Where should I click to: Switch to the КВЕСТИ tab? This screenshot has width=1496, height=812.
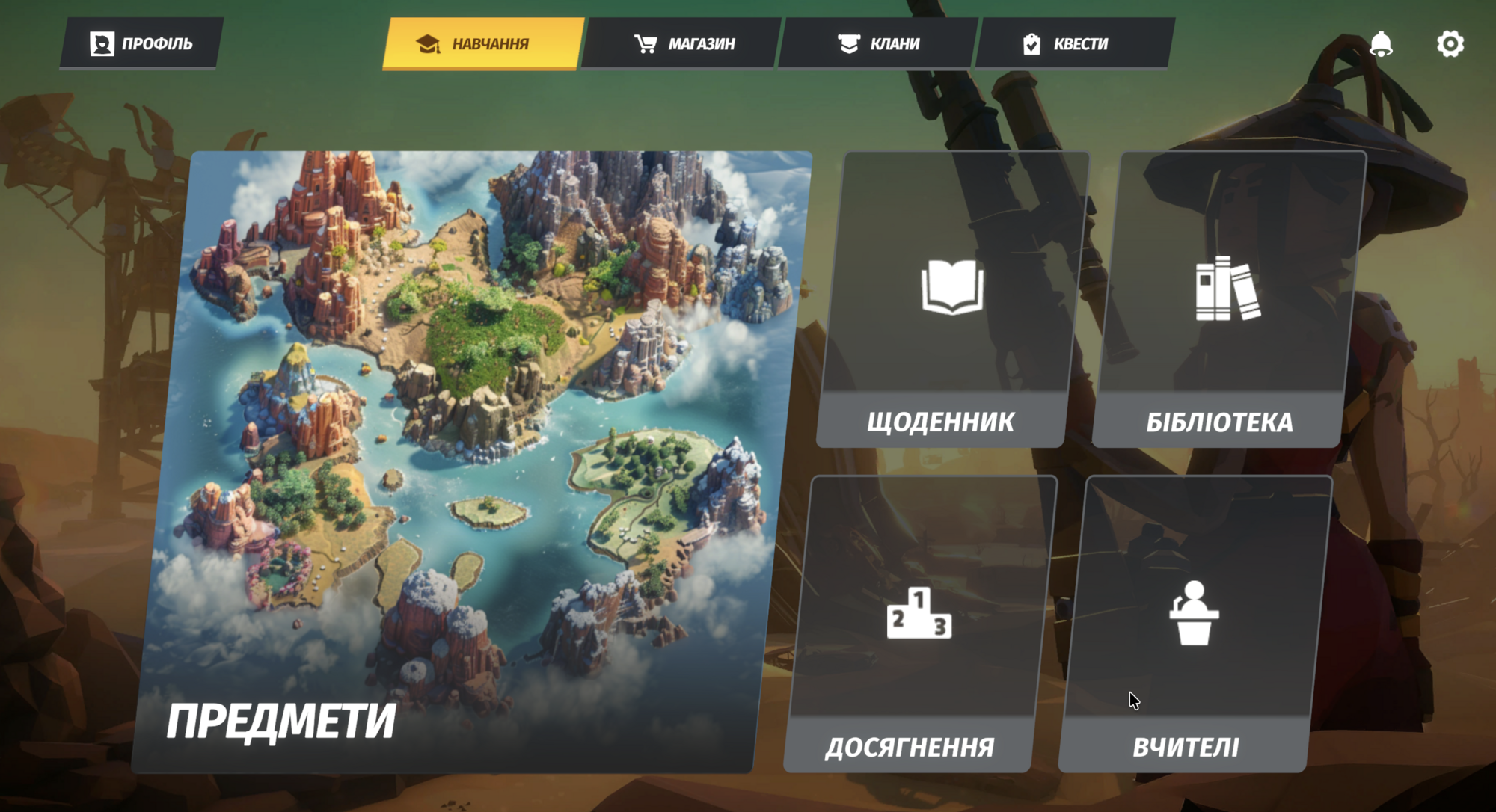click(x=1073, y=43)
